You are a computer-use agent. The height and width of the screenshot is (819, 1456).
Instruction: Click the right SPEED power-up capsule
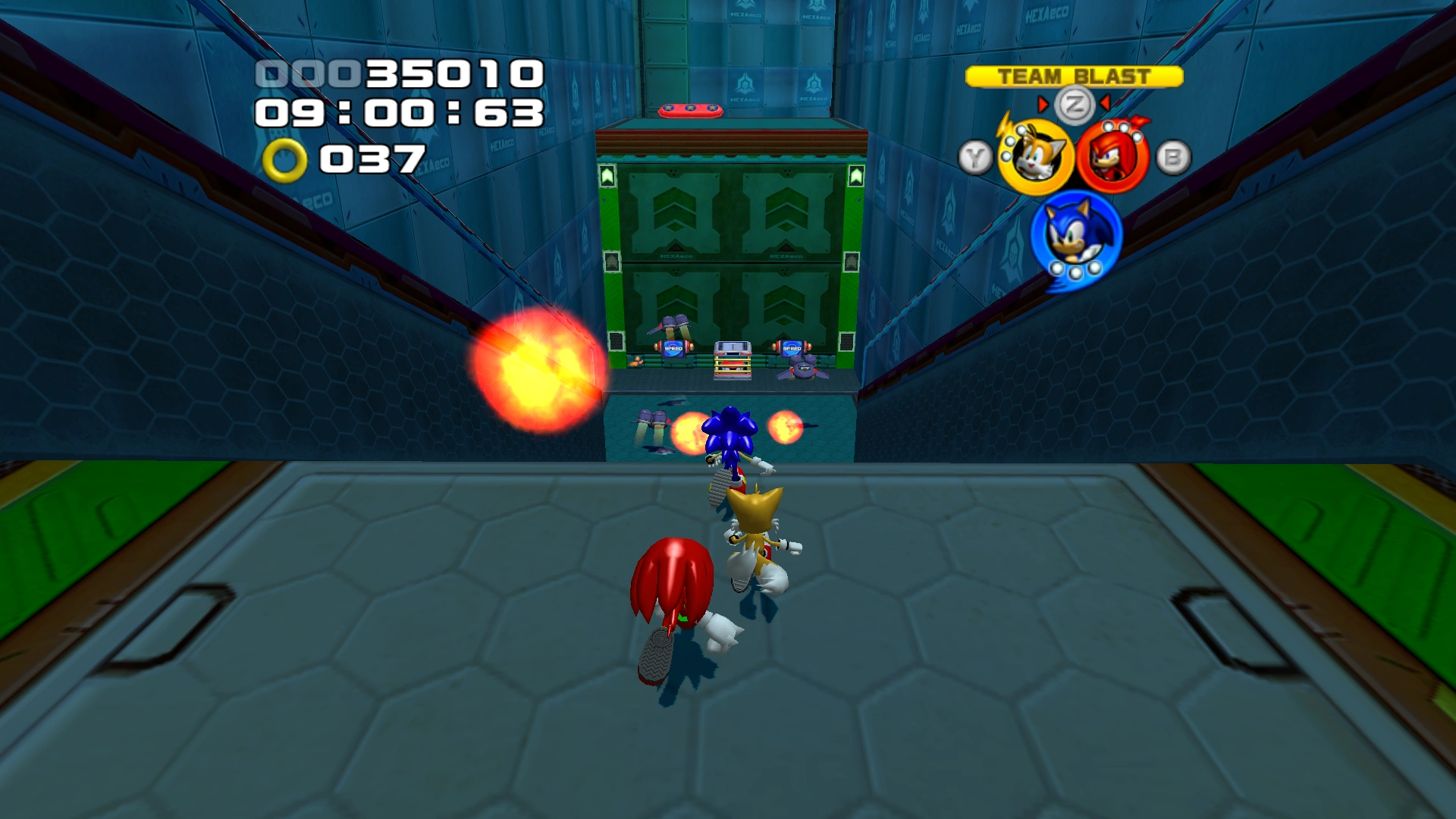coord(792,348)
